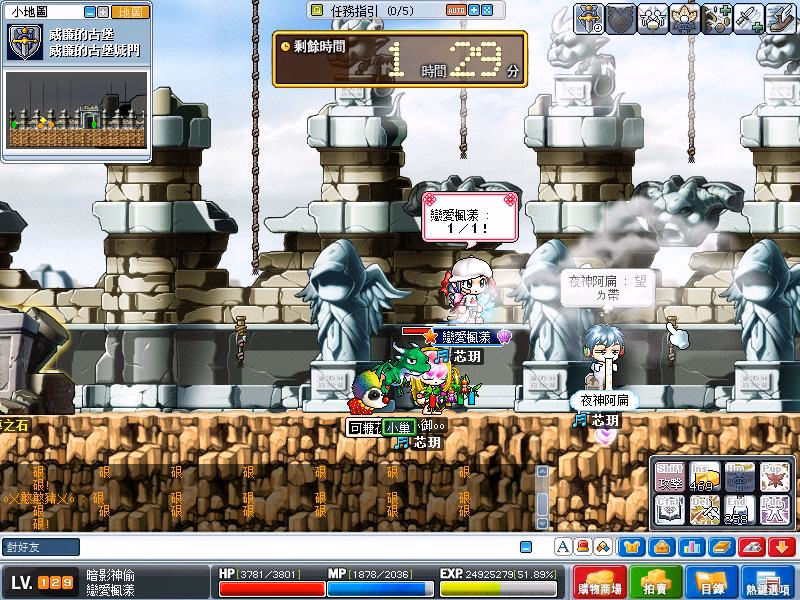The image size is (800, 600).
Task: Select the 攻擊 attack quickslot
Action: pos(670,477)
